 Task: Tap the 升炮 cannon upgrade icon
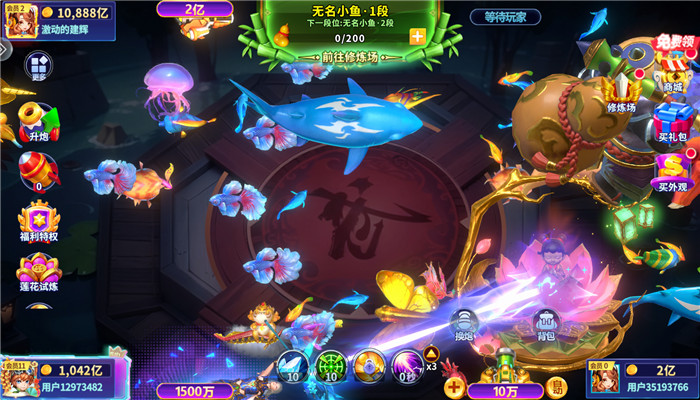37,120
